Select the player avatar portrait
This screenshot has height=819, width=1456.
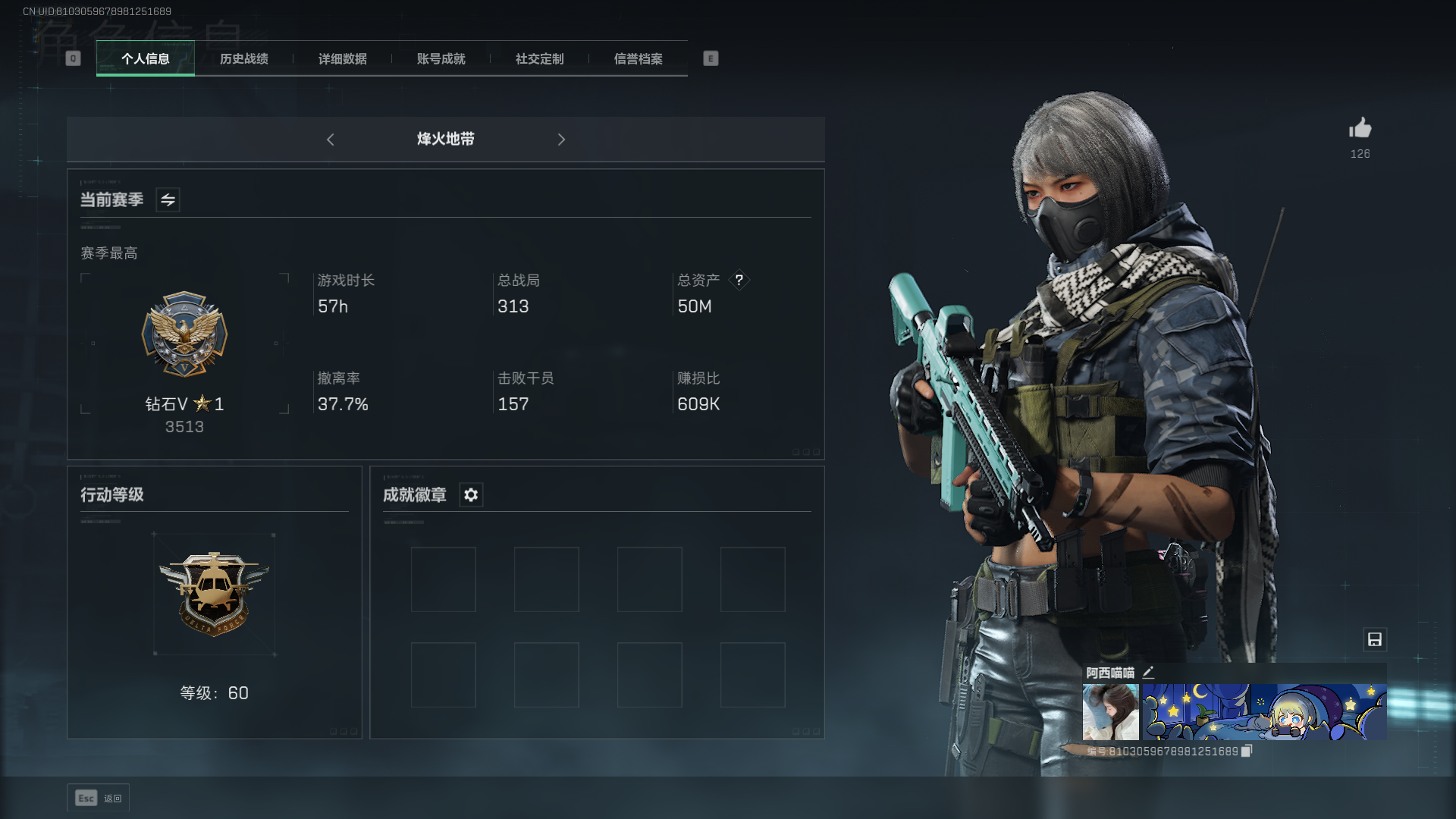coord(1110,711)
